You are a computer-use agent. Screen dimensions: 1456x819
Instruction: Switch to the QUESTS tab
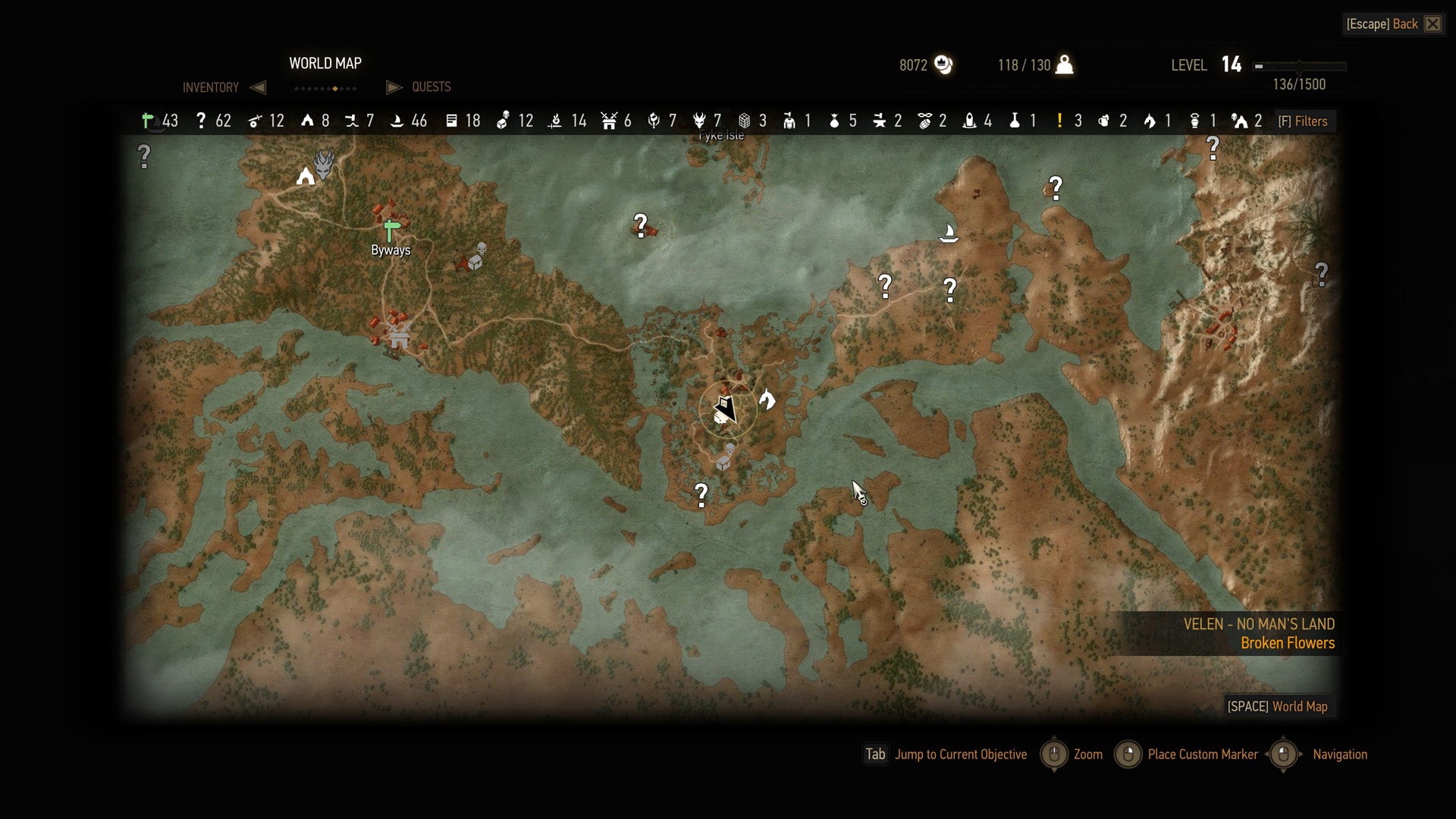[431, 87]
